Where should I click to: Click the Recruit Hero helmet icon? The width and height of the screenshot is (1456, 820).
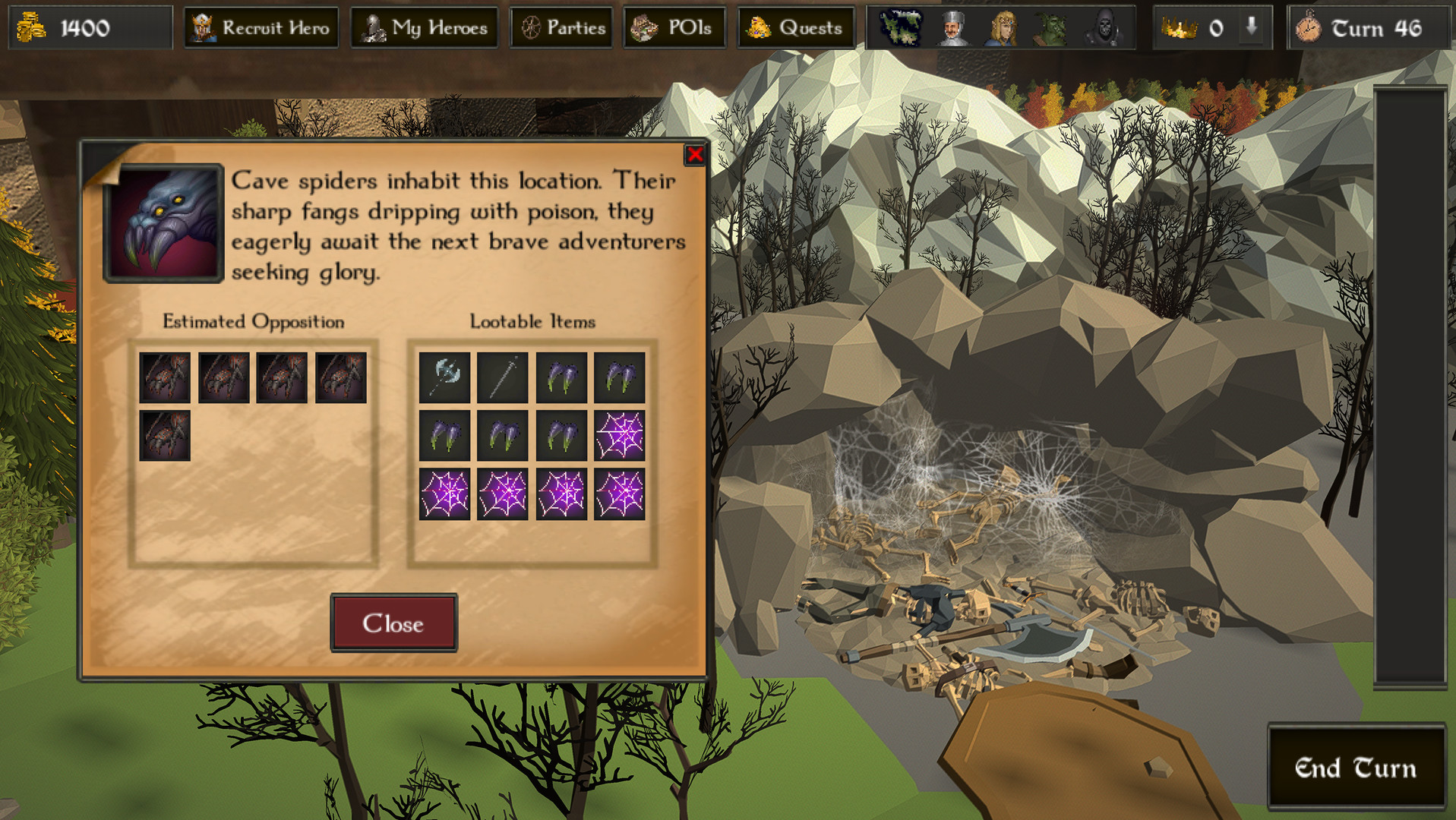tap(202, 27)
